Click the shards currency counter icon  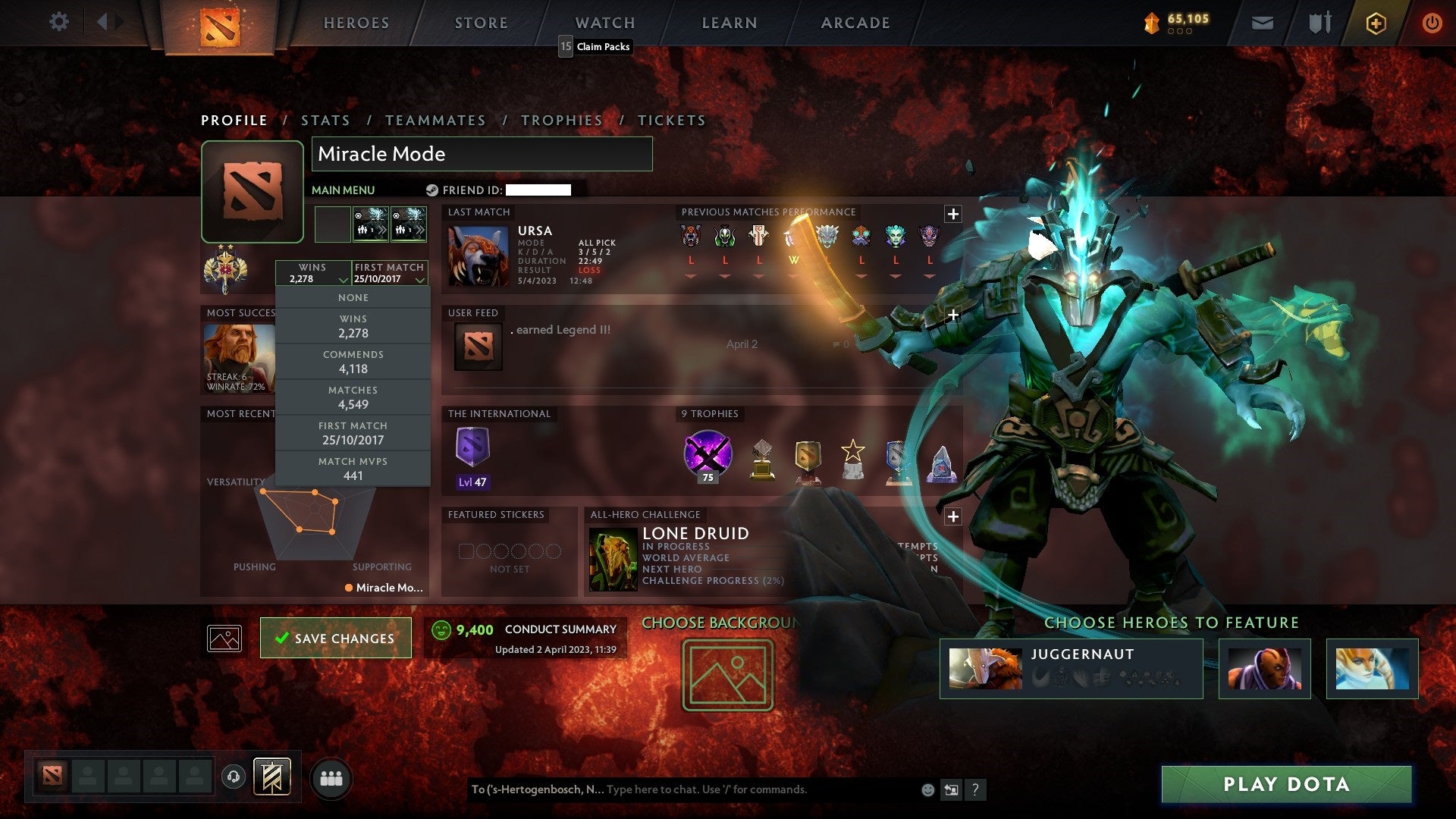(x=1150, y=22)
